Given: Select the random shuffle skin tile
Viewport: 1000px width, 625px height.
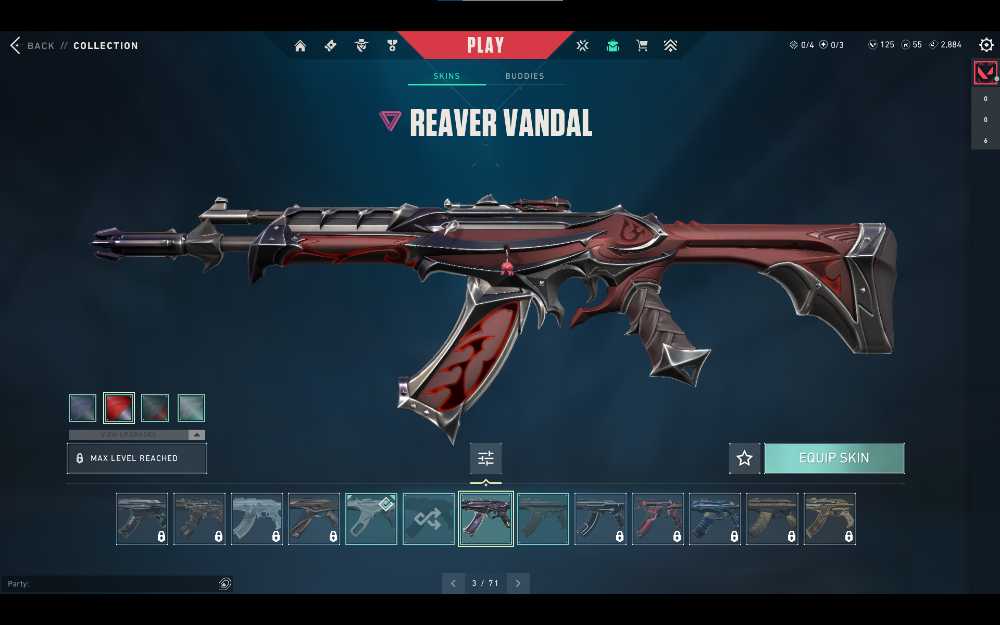Looking at the screenshot, I should [429, 519].
